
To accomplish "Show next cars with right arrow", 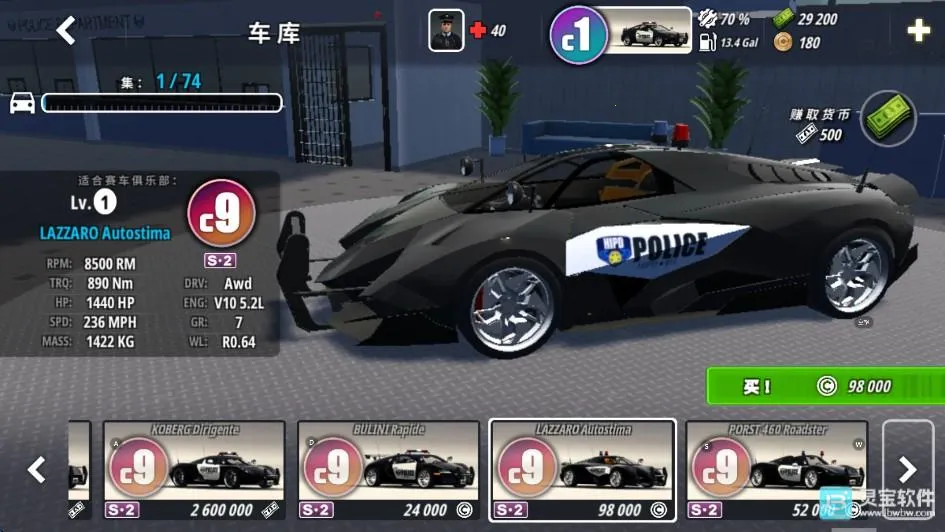I will tap(907, 468).
